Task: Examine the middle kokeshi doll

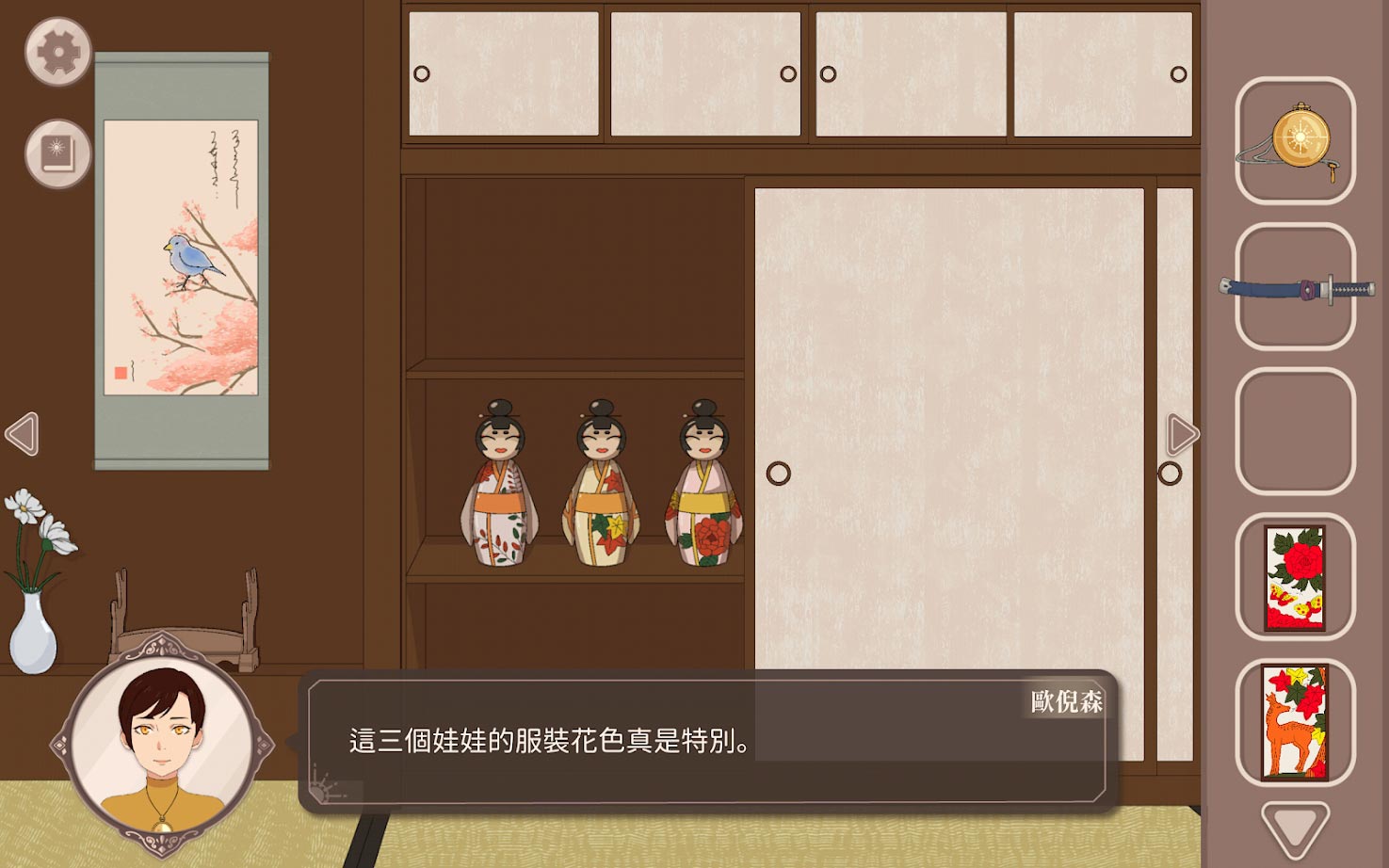Action: [x=601, y=480]
